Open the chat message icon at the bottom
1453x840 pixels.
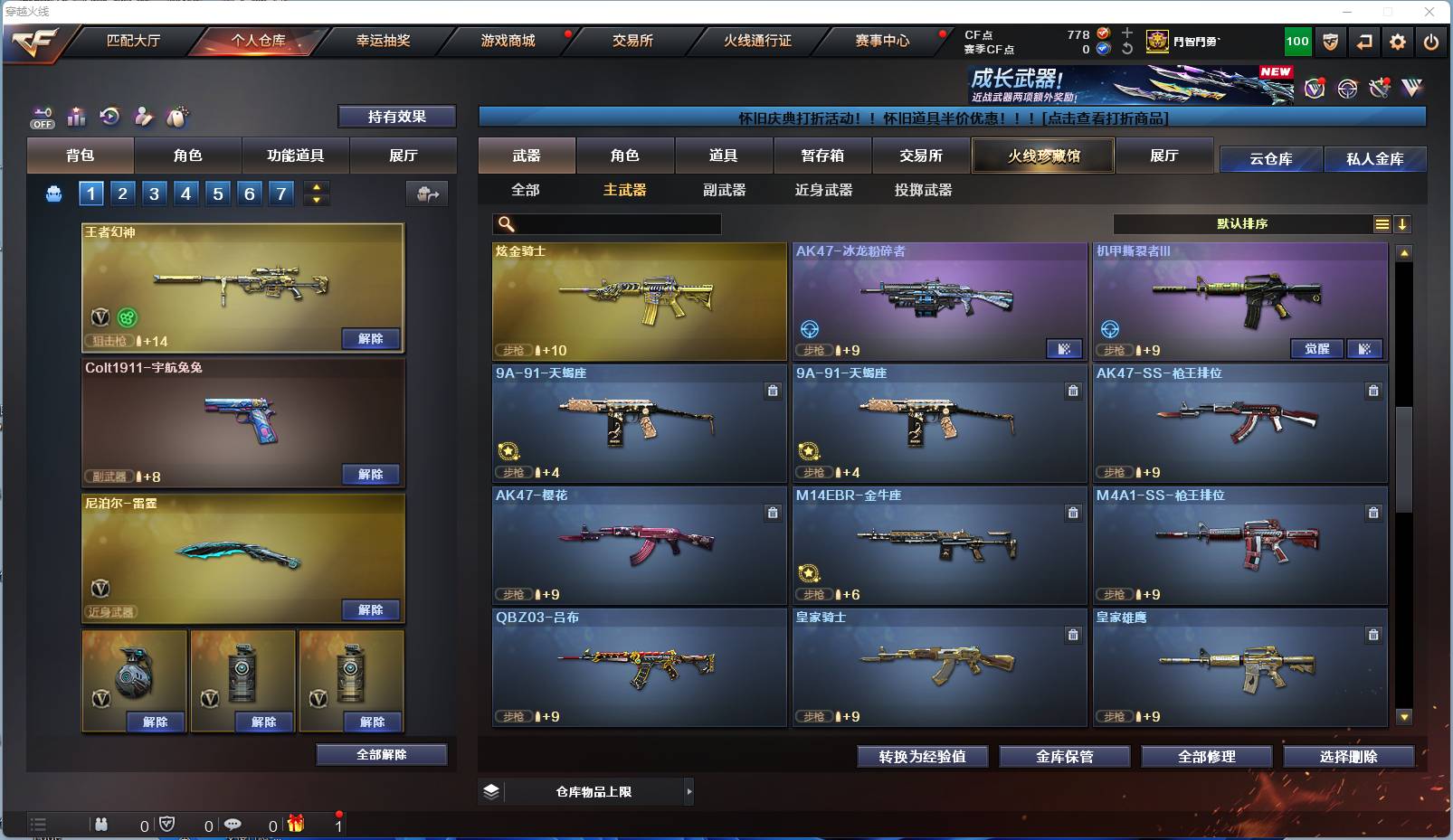(x=233, y=825)
